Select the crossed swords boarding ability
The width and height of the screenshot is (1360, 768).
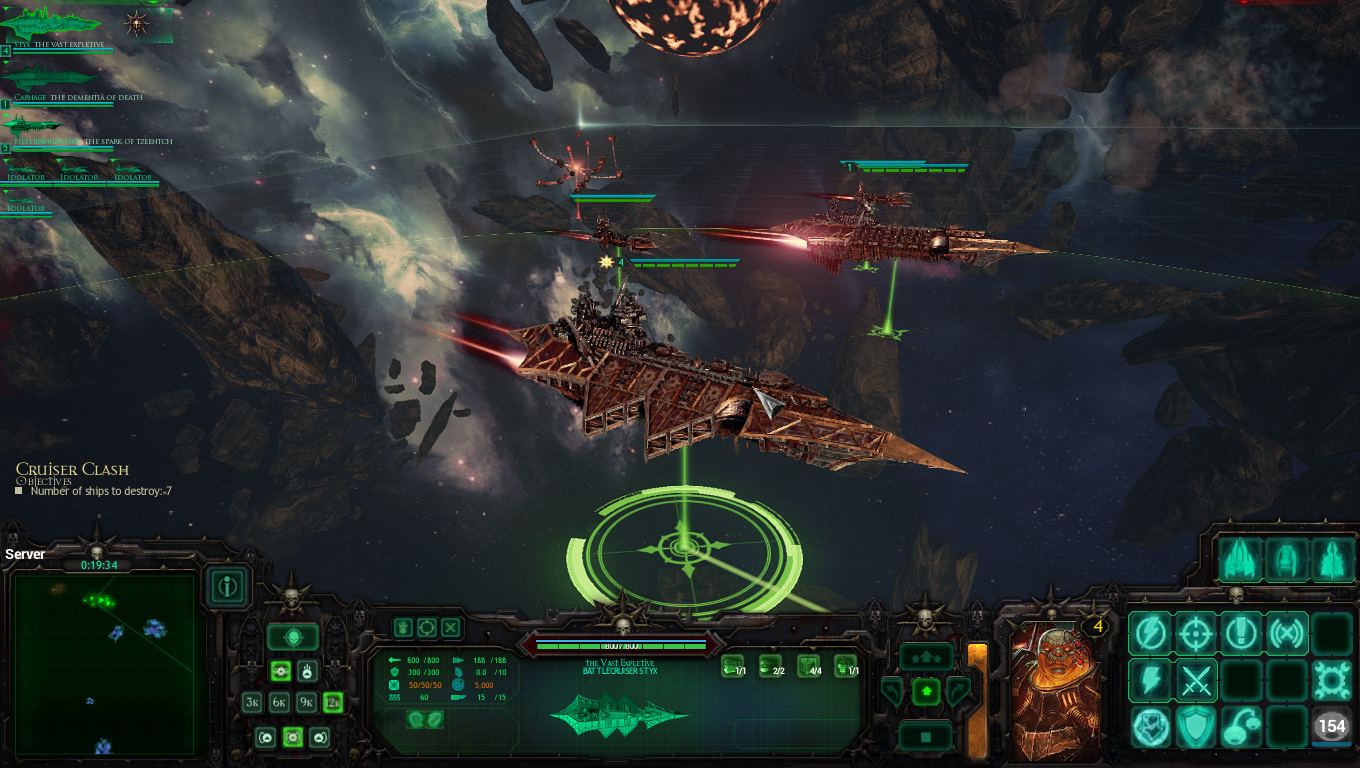pos(1197,681)
